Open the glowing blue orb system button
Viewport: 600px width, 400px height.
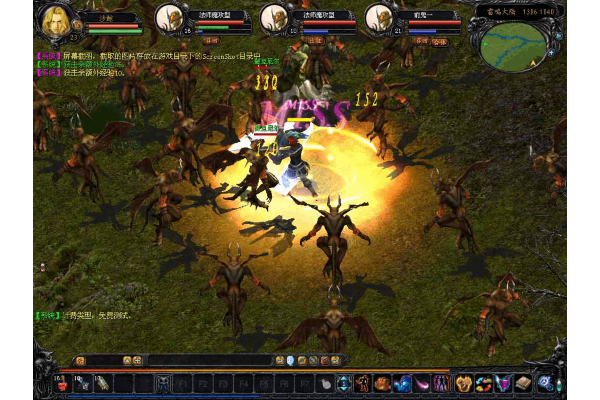pyautogui.click(x=545, y=382)
